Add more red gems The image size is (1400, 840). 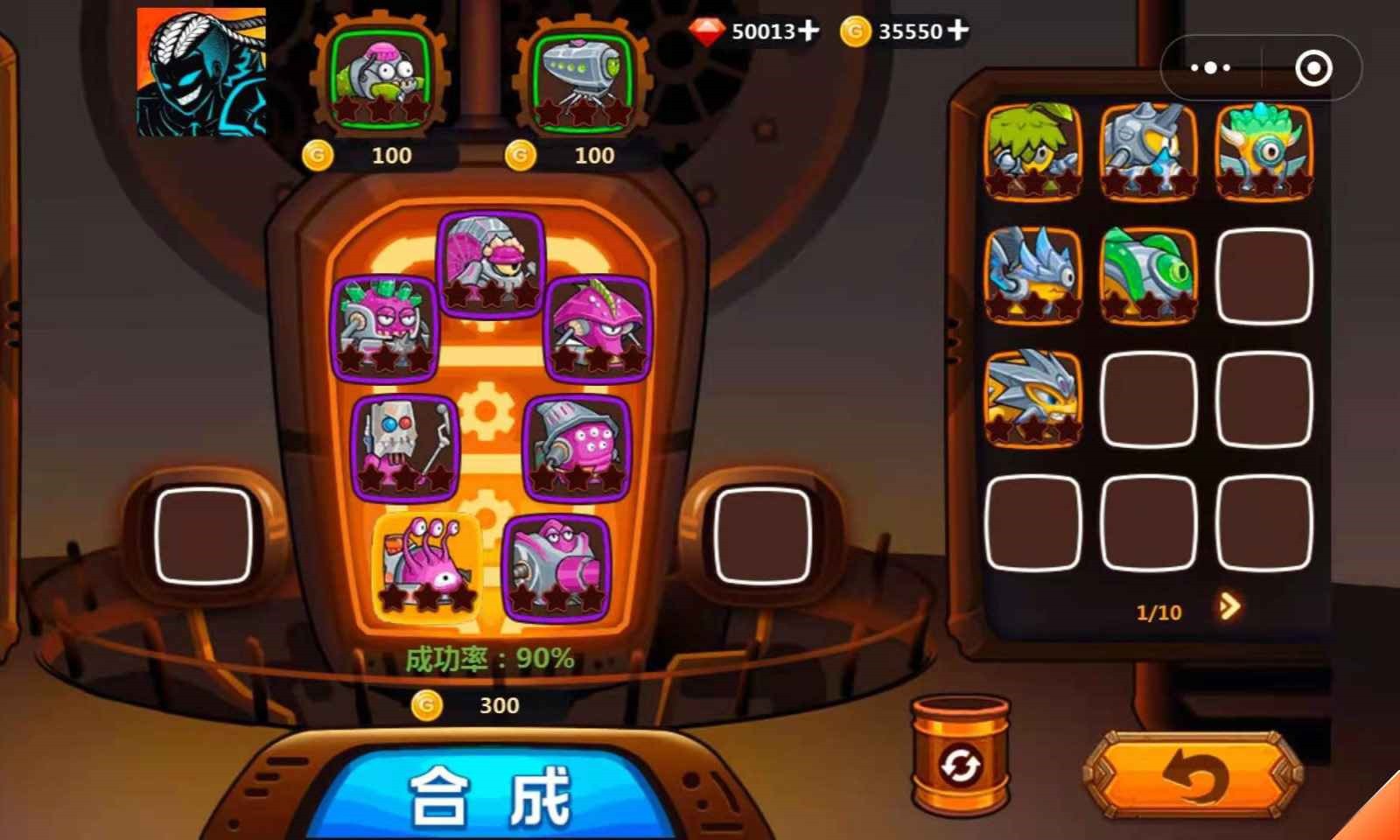[809, 31]
